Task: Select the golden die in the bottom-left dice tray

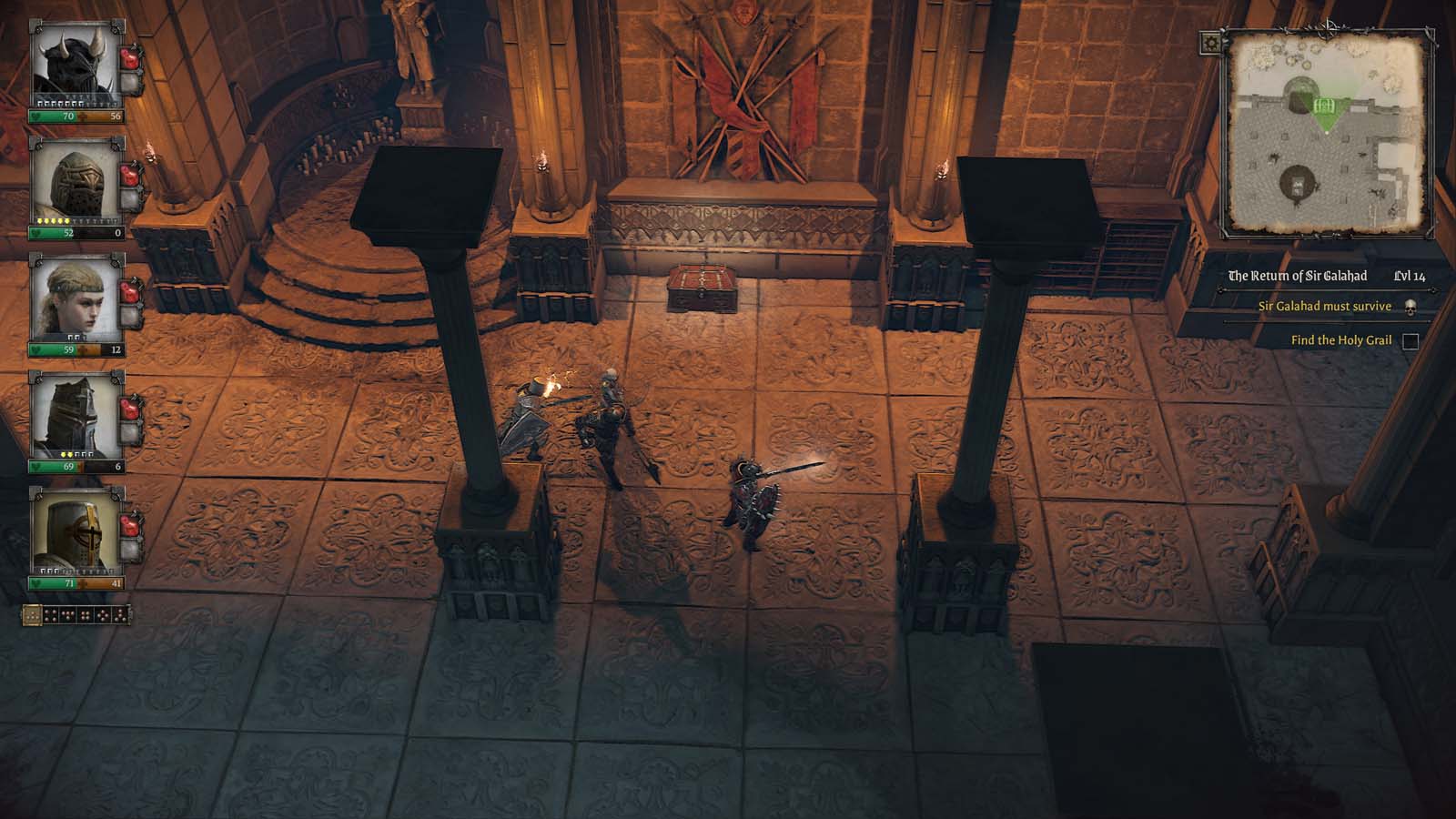Action: pos(32,615)
